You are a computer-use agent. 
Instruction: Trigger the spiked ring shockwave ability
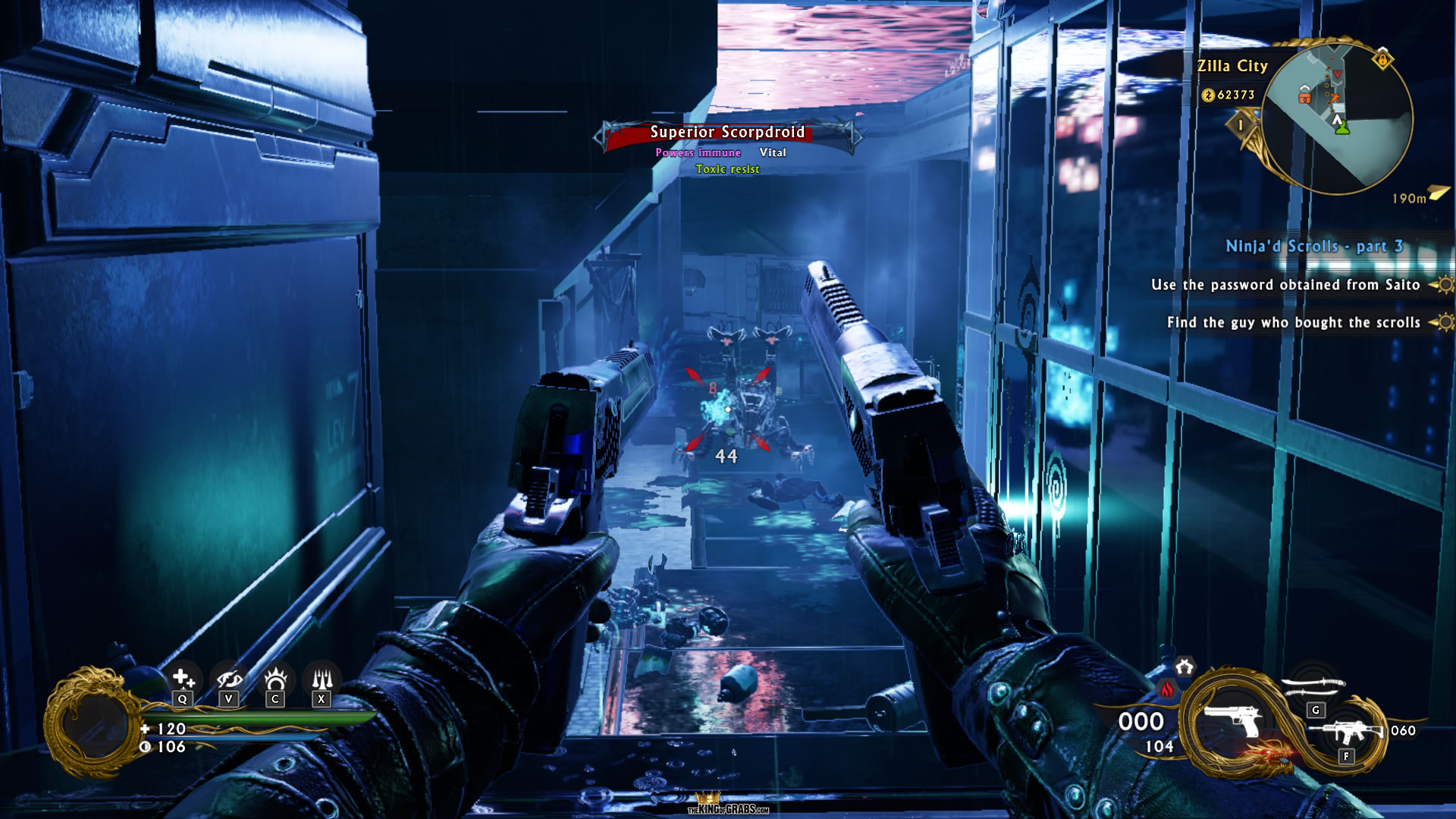275,679
